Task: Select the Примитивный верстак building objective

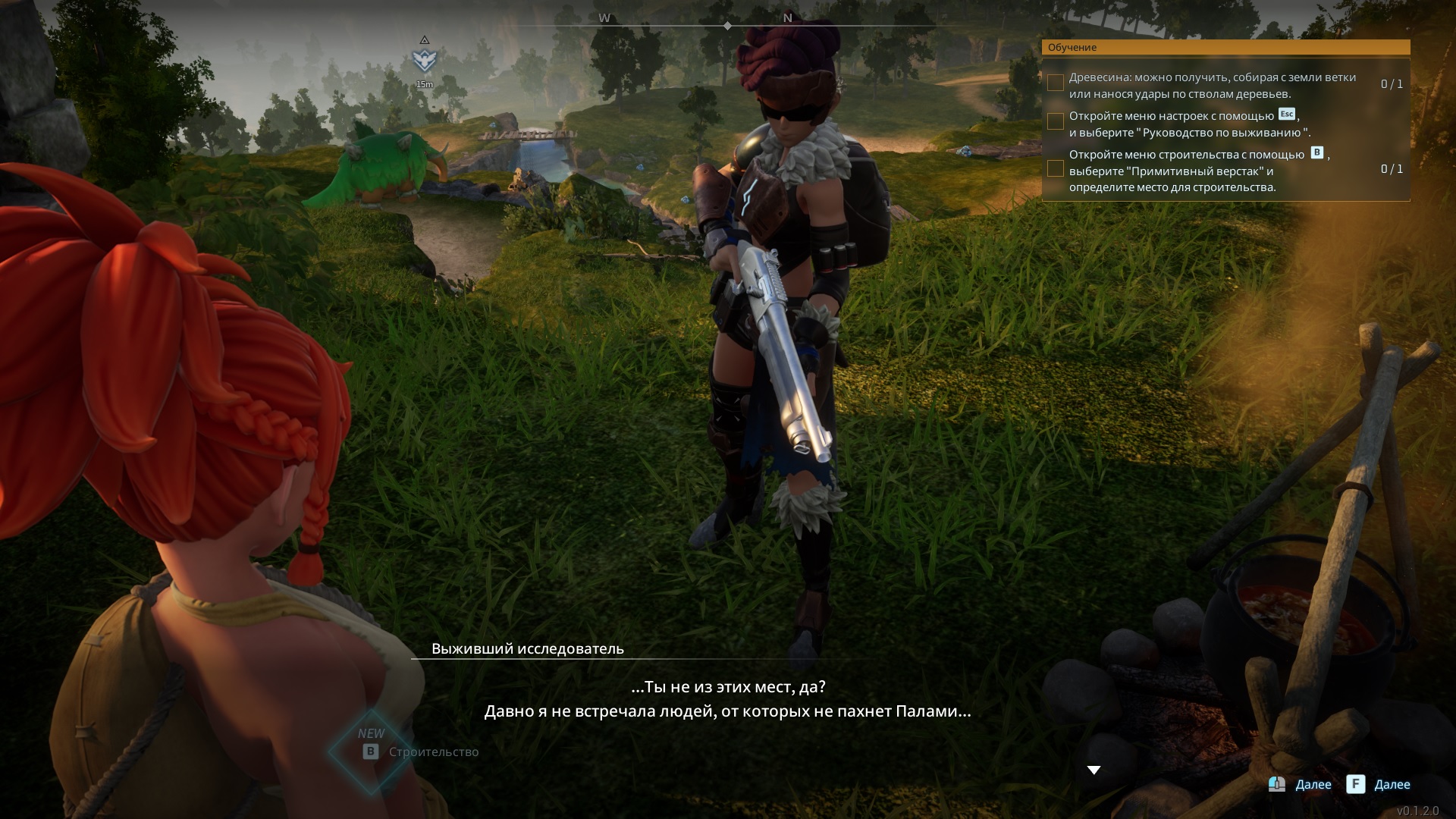Action: (x=1198, y=171)
